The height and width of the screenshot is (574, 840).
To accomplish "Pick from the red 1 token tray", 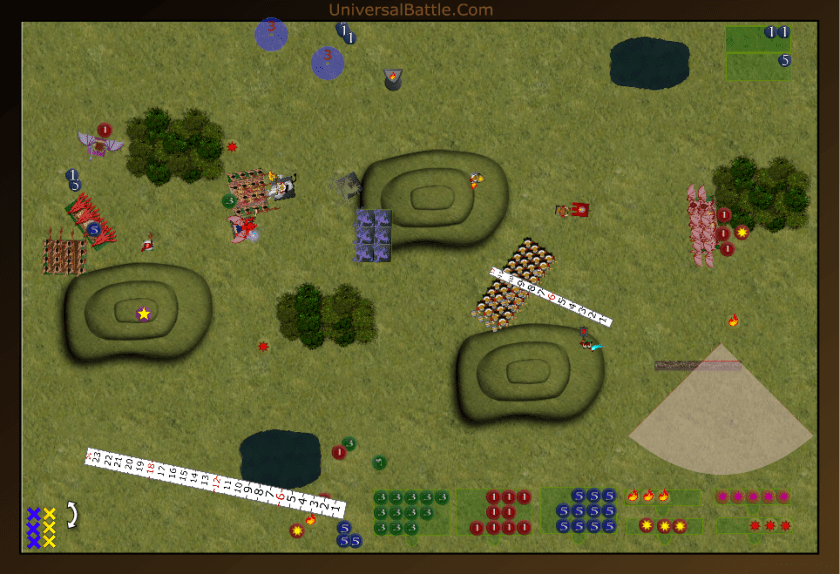I will [x=498, y=512].
